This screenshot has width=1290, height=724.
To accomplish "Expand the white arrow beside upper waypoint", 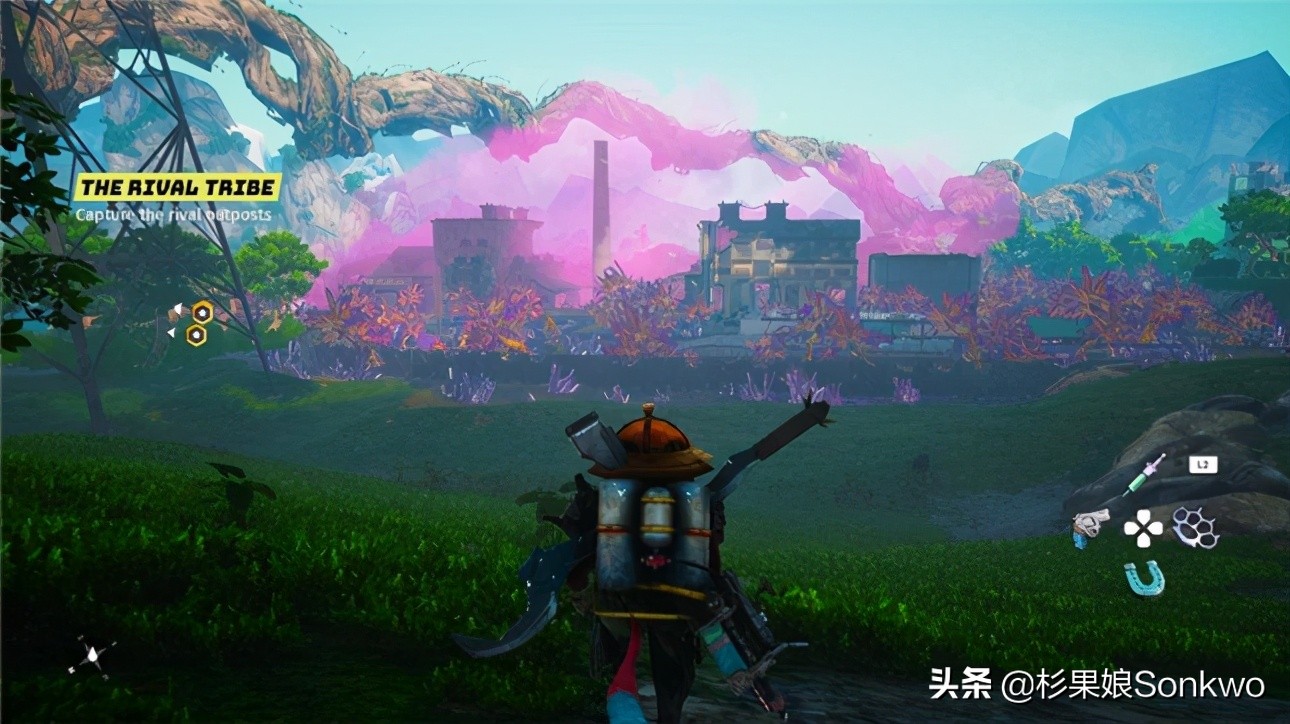I will [x=177, y=308].
